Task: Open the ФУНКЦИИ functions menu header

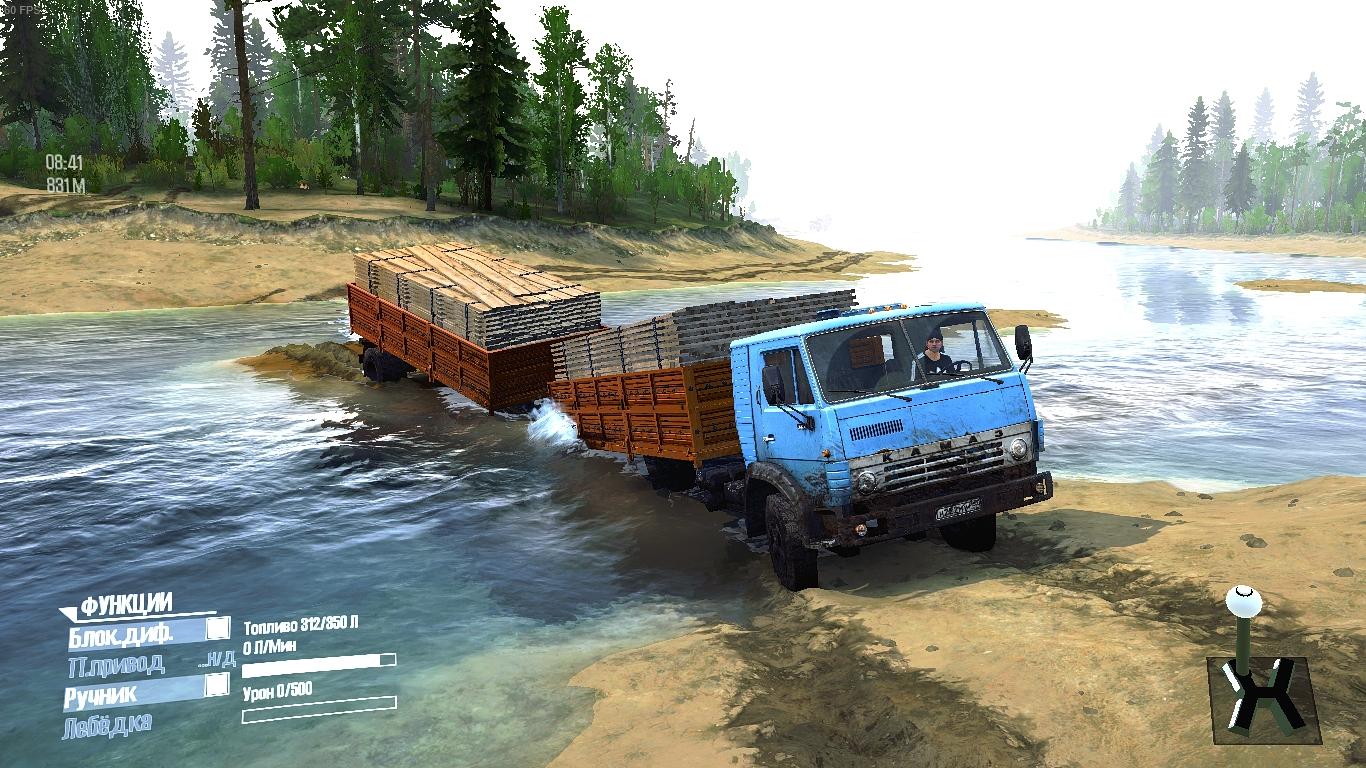Action: (126, 604)
